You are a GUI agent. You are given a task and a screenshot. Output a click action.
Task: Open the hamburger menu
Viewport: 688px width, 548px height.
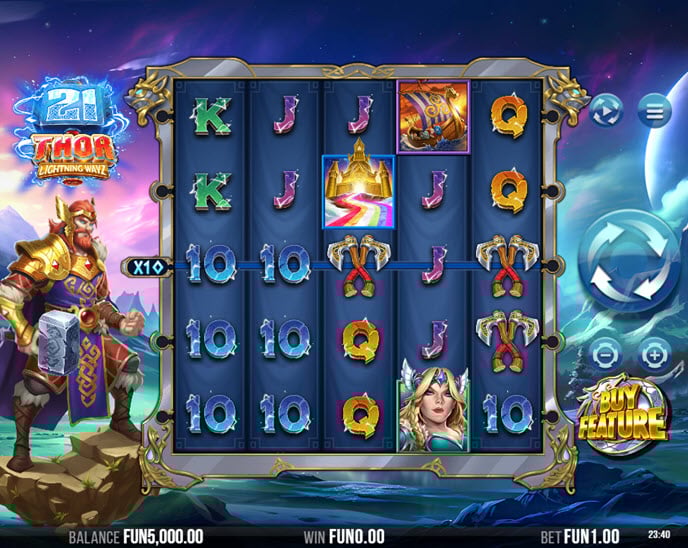[x=655, y=112]
